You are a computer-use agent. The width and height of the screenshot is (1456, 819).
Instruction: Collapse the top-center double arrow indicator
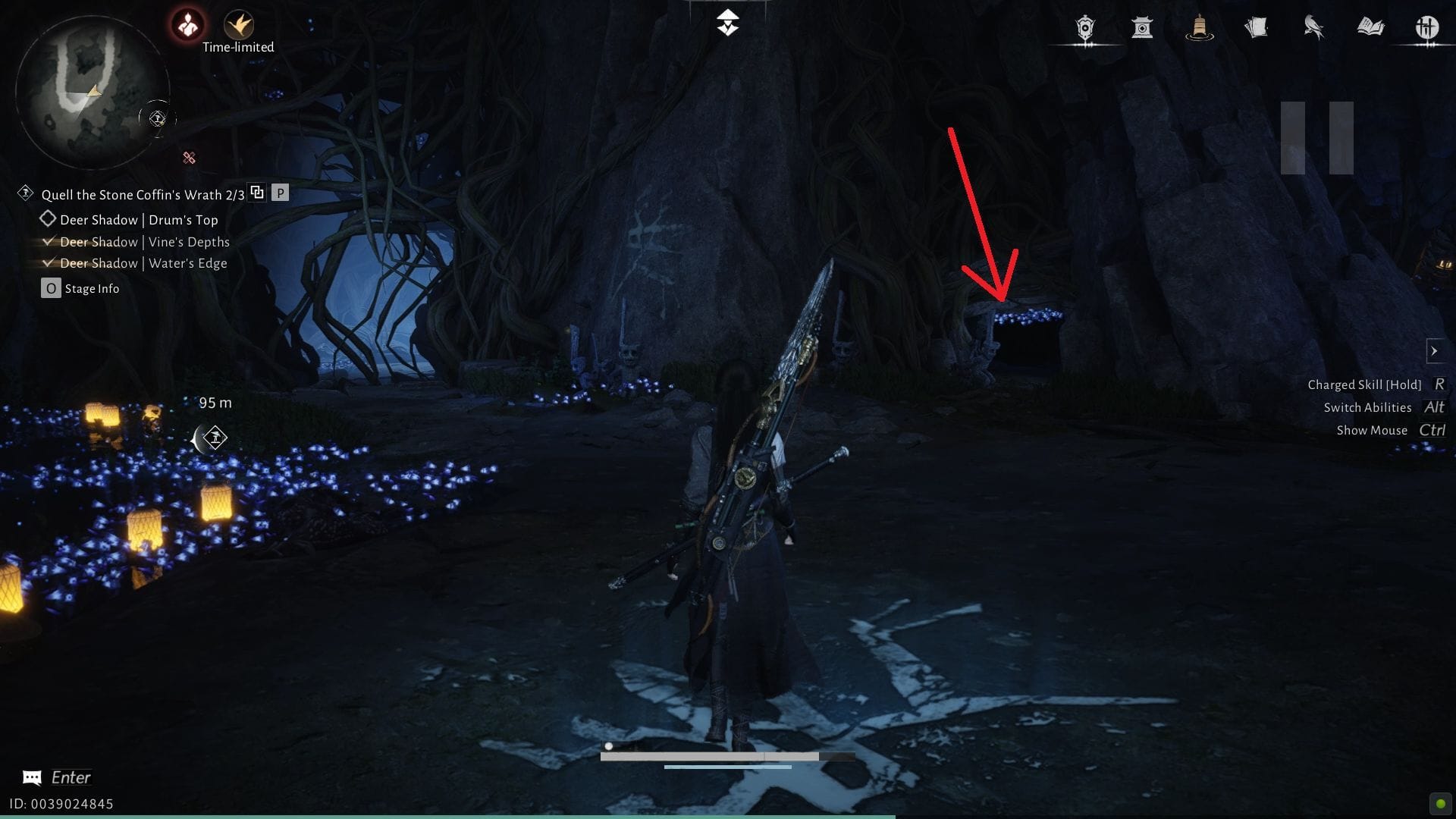(x=727, y=22)
